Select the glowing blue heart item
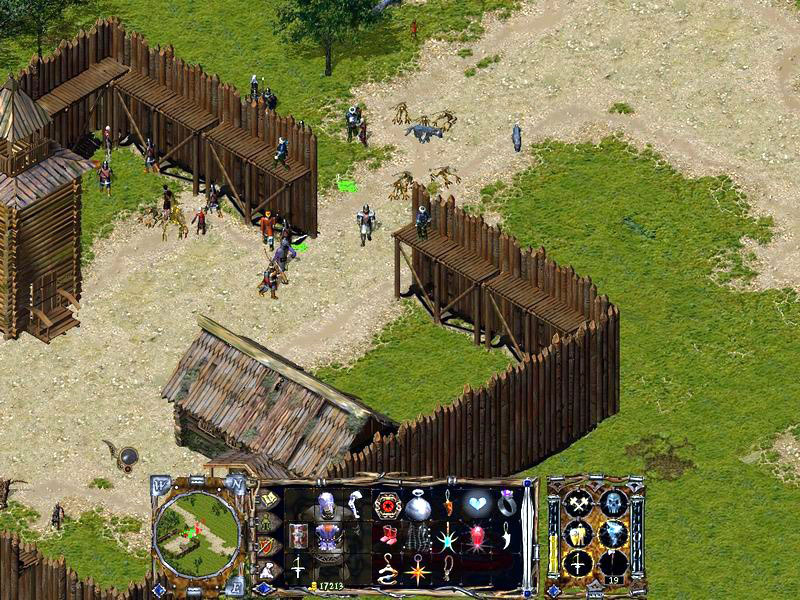The width and height of the screenshot is (800, 600). click(x=477, y=505)
